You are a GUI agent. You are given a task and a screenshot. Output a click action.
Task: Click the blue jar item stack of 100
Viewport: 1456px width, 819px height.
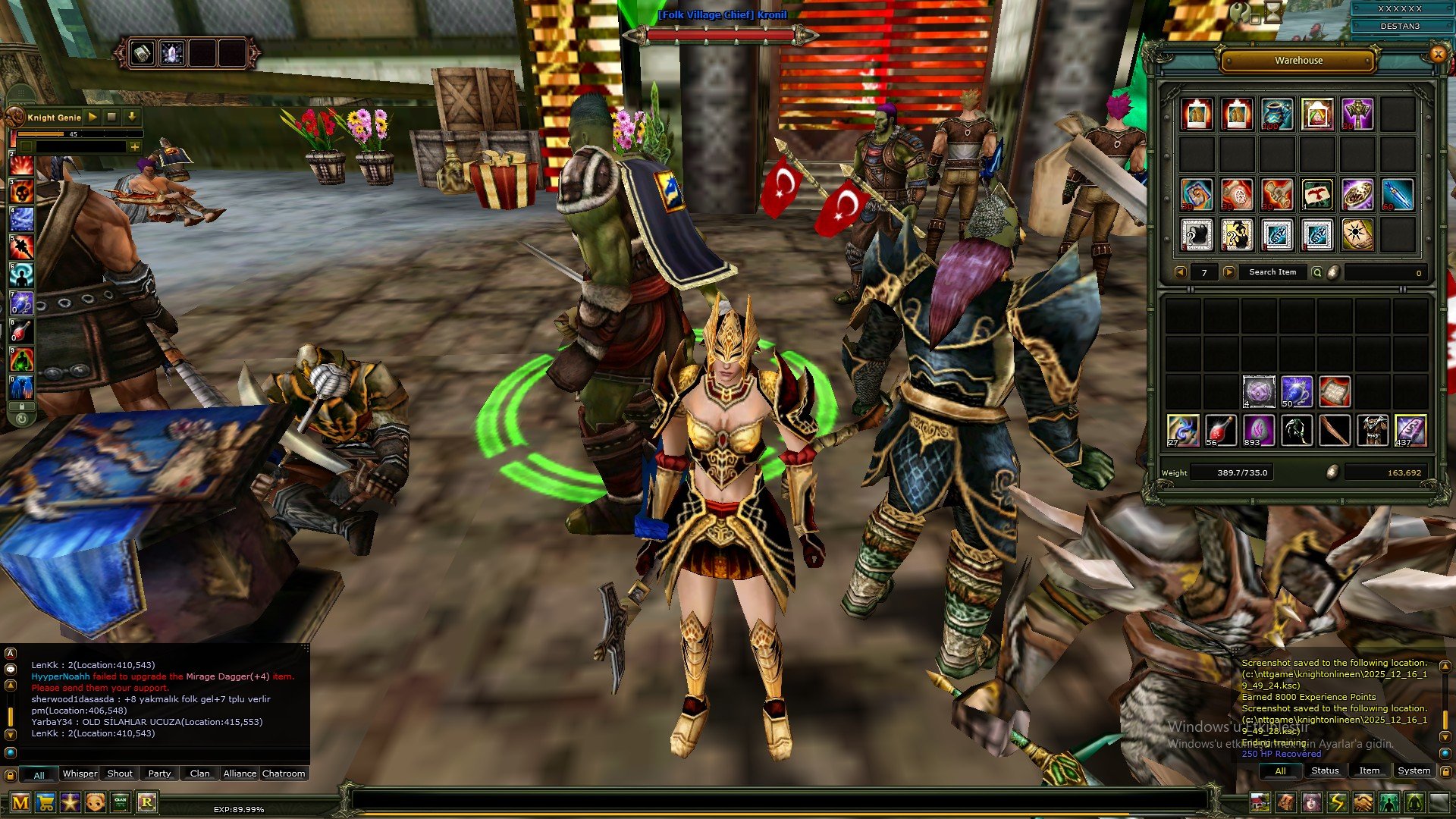pyautogui.click(x=1276, y=114)
